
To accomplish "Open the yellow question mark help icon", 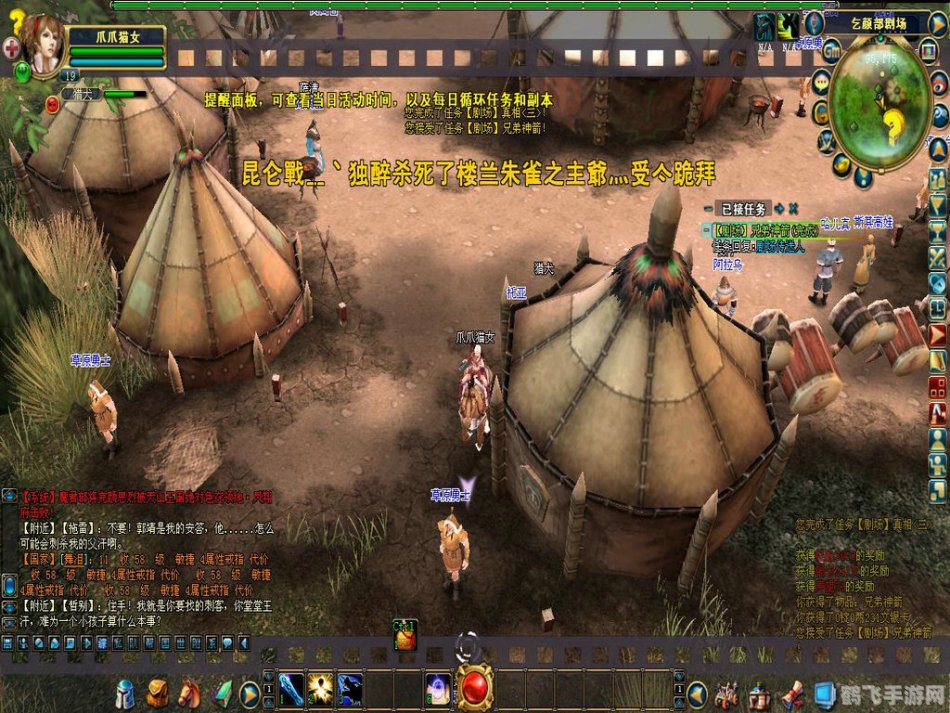I will (14, 19).
